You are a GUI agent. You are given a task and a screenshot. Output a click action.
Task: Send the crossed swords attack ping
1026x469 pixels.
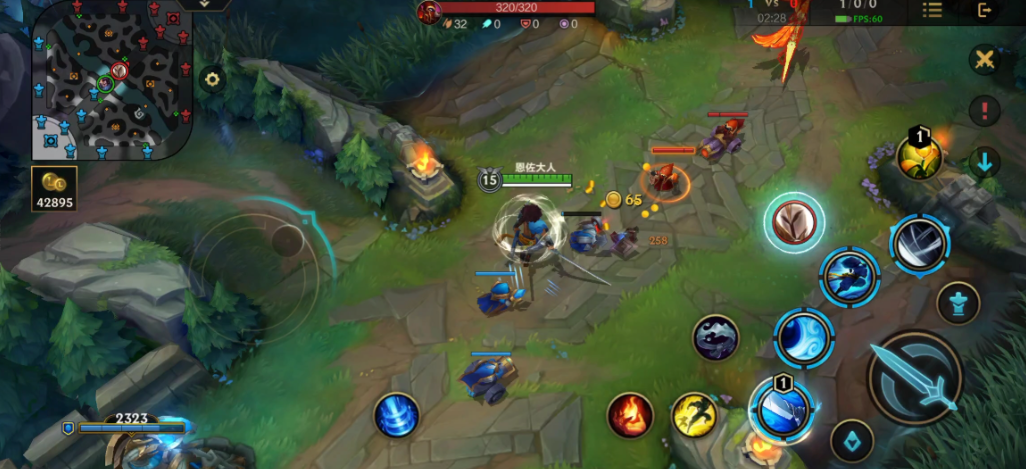click(x=985, y=59)
